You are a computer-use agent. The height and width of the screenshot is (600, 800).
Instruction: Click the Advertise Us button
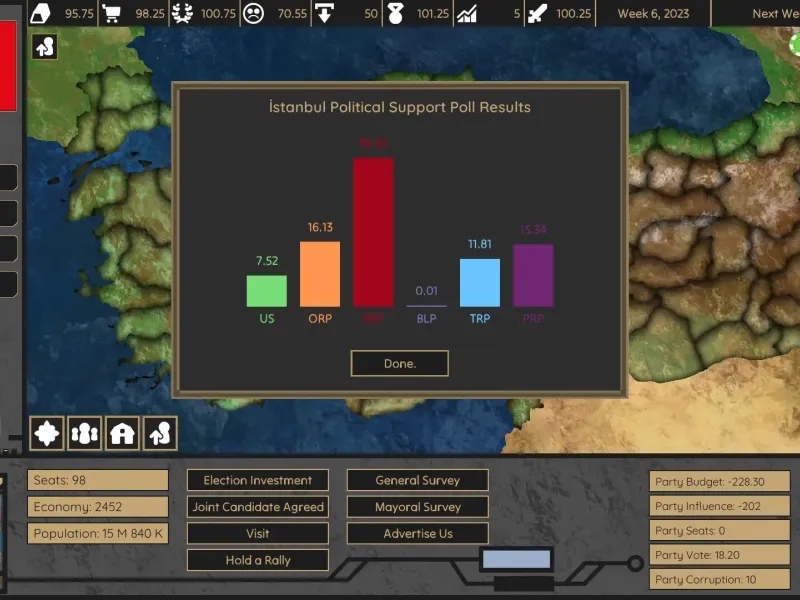pos(417,534)
